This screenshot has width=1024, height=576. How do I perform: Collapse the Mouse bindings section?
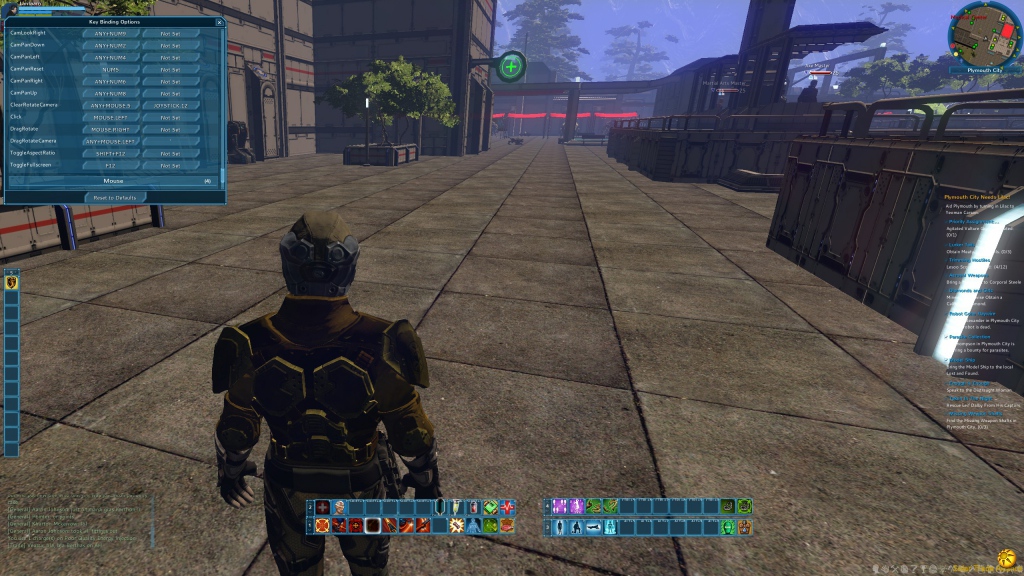[113, 181]
